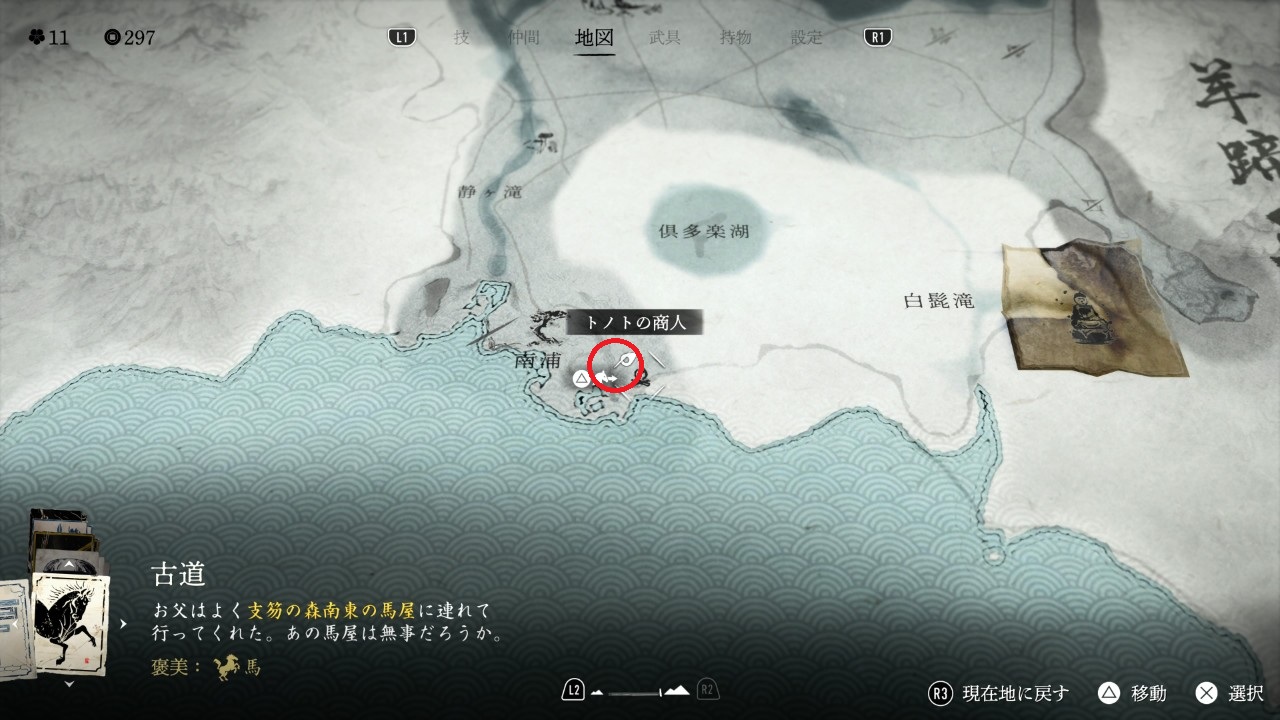The width and height of the screenshot is (1280, 720).
Task: Select the 地図 (map) tab
Action: pos(595,38)
